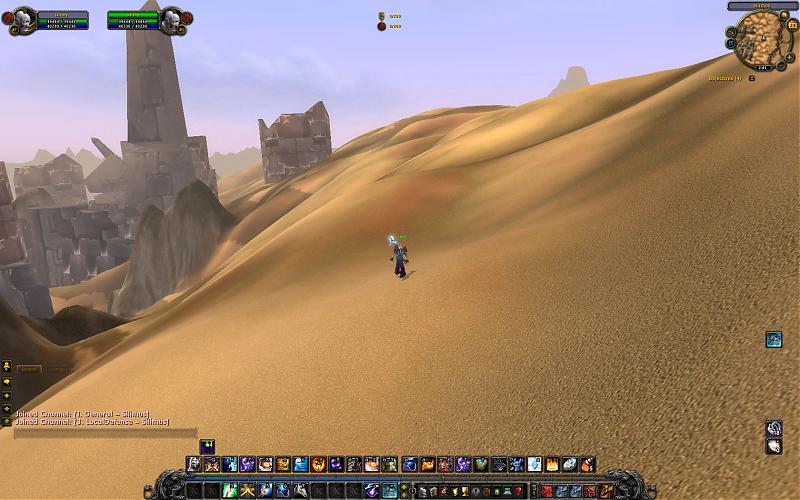This screenshot has height=500, width=800.
Task: Click the white skull icon at right edge
Action: click(x=773, y=446)
